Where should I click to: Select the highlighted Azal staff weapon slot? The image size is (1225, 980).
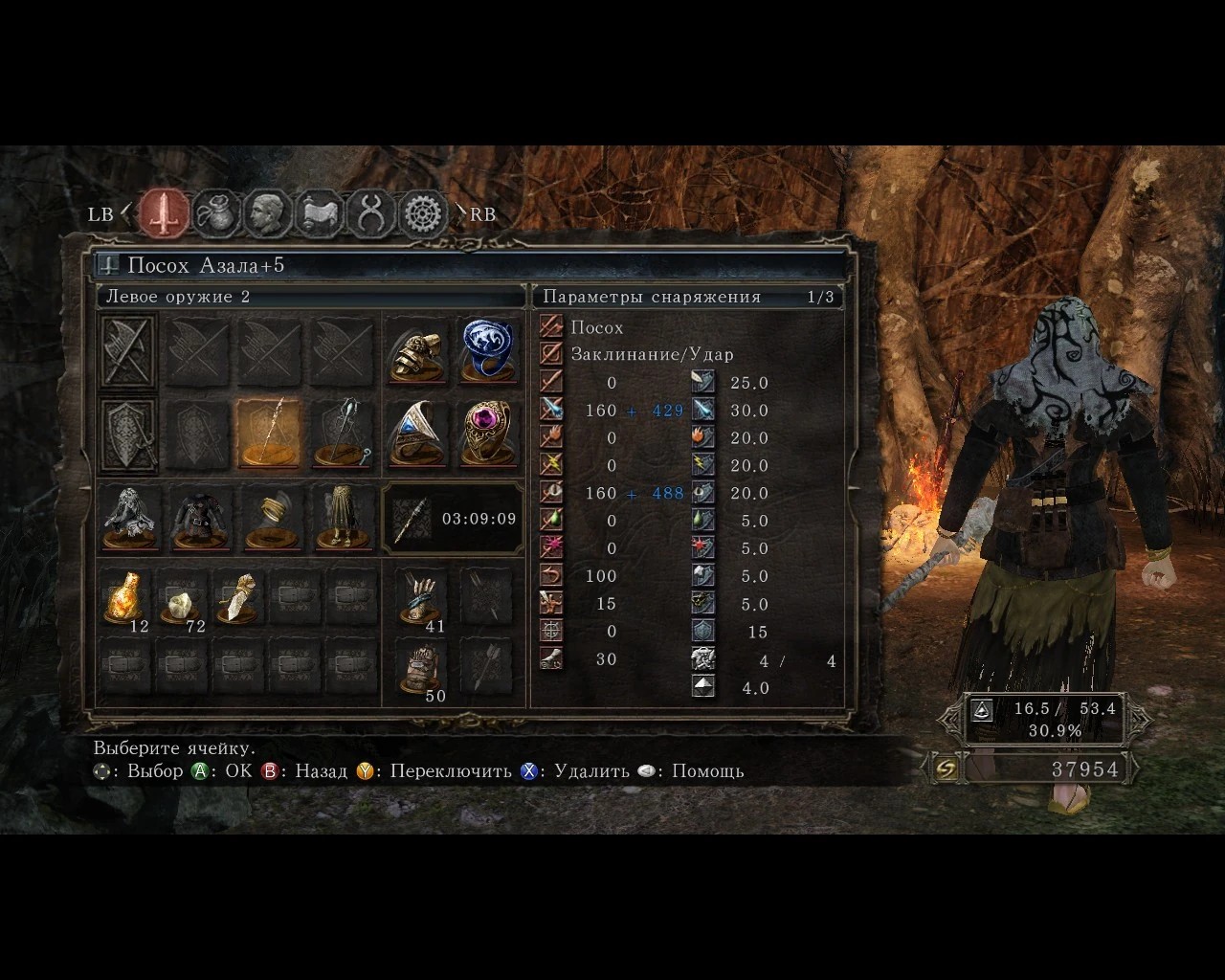click(x=268, y=433)
